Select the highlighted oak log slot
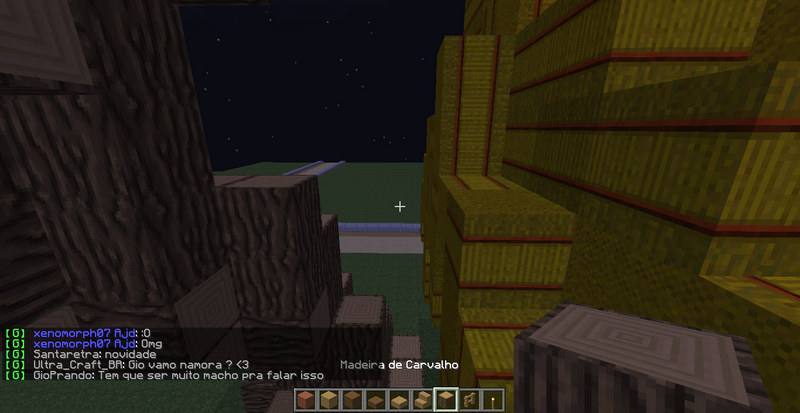Screen dimensions: 800x413 pos(447,400)
